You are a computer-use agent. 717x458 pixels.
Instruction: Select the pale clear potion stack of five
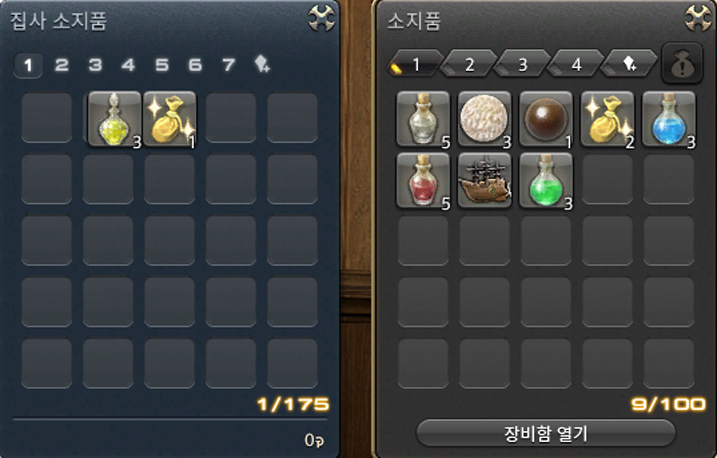tap(423, 117)
